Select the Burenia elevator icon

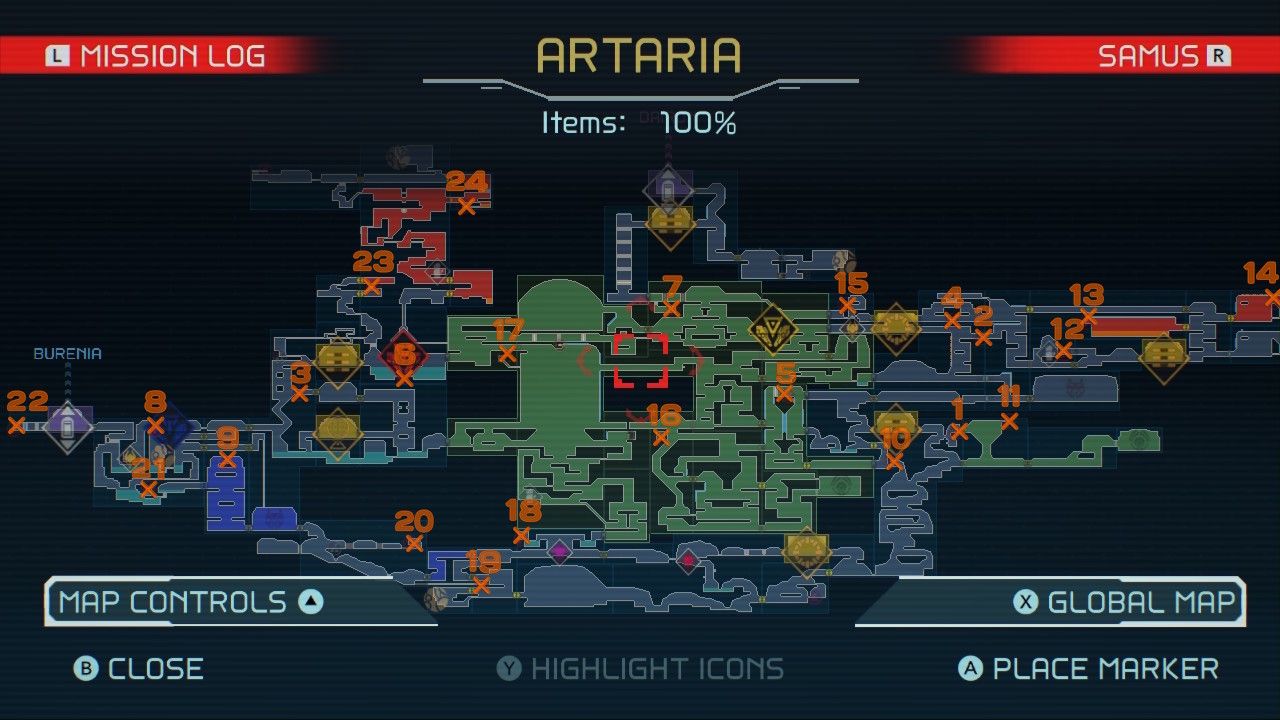[67, 427]
